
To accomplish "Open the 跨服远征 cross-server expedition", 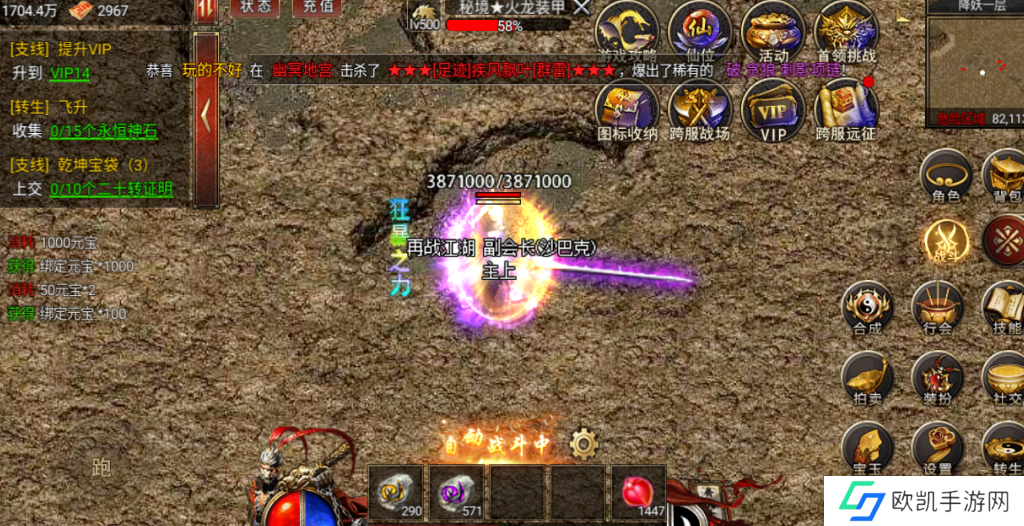I will click(x=846, y=108).
